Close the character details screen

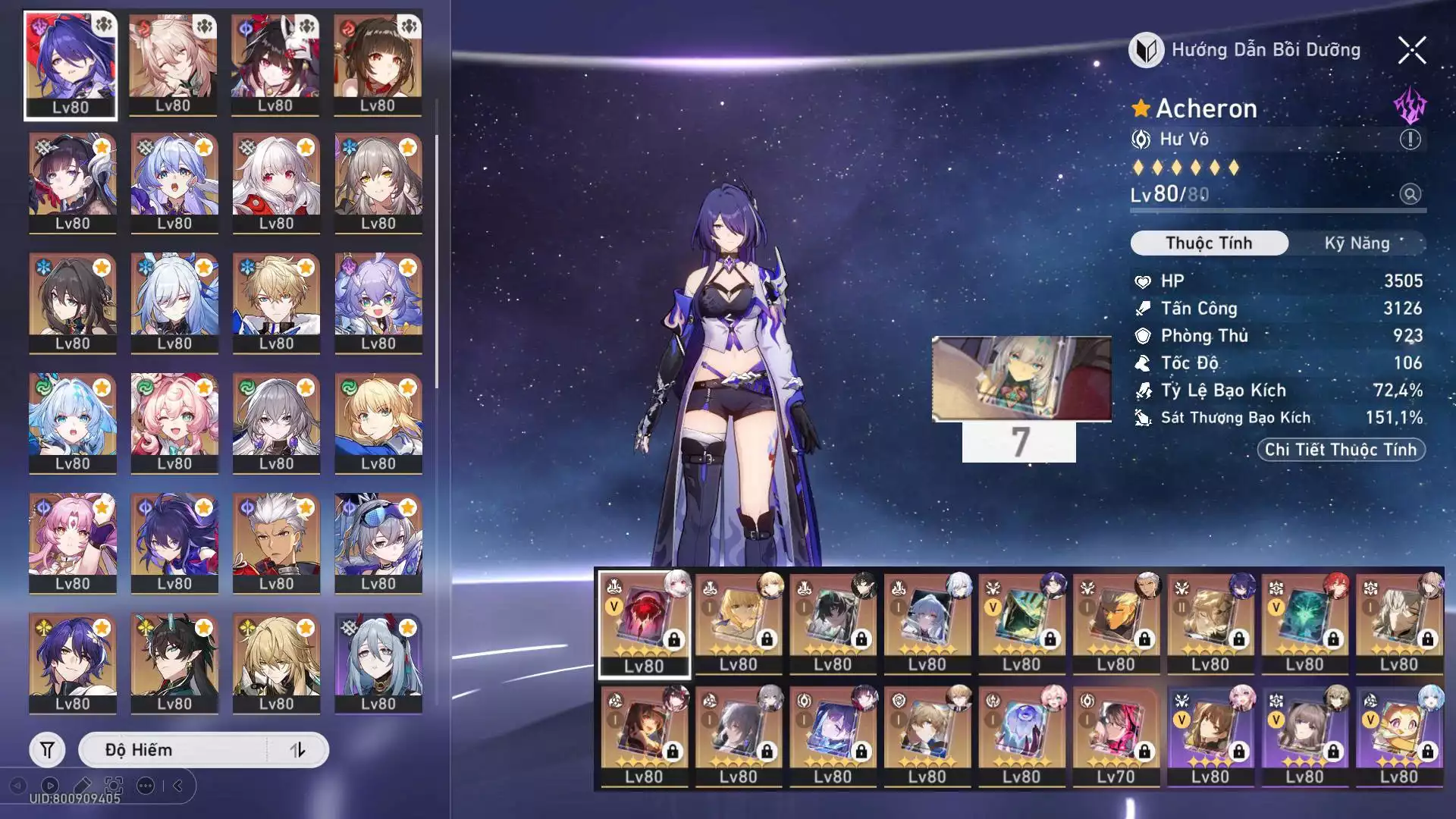1411,51
